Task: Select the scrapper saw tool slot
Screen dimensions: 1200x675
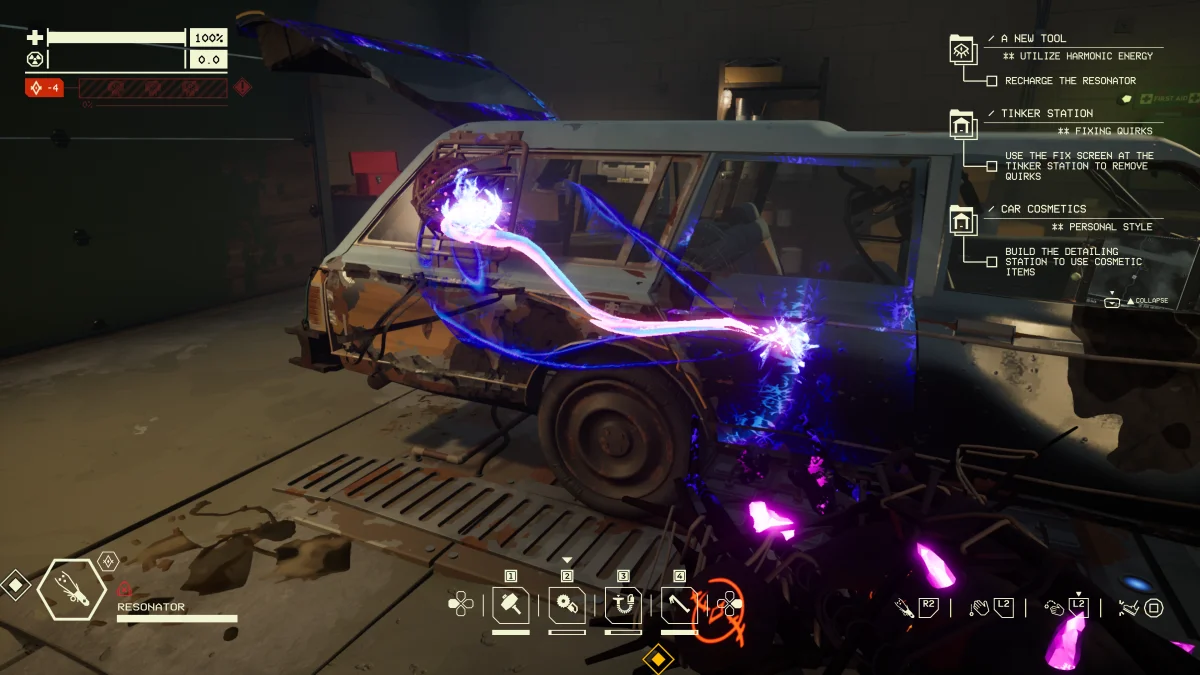Action: click(x=567, y=604)
